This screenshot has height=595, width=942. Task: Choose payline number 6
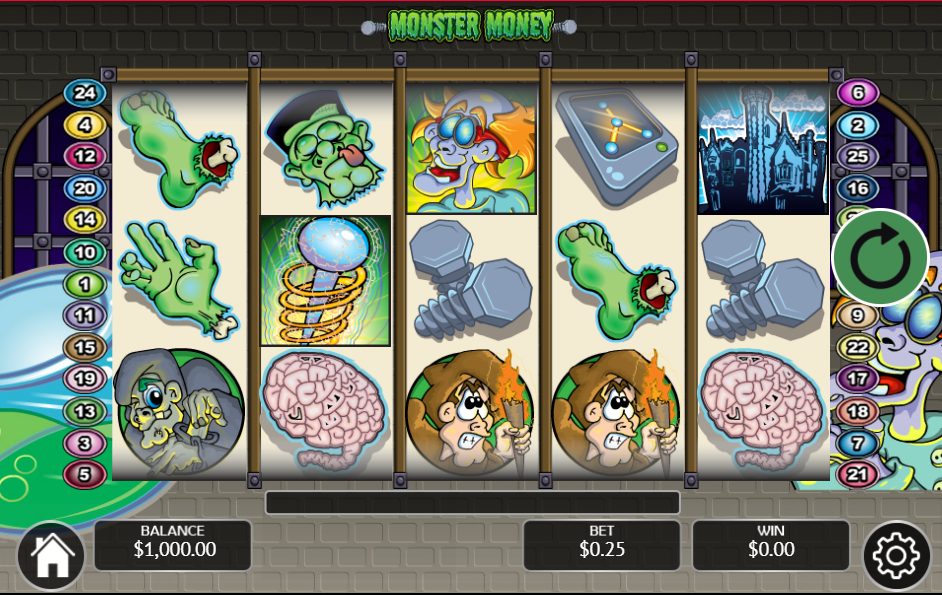point(857,94)
